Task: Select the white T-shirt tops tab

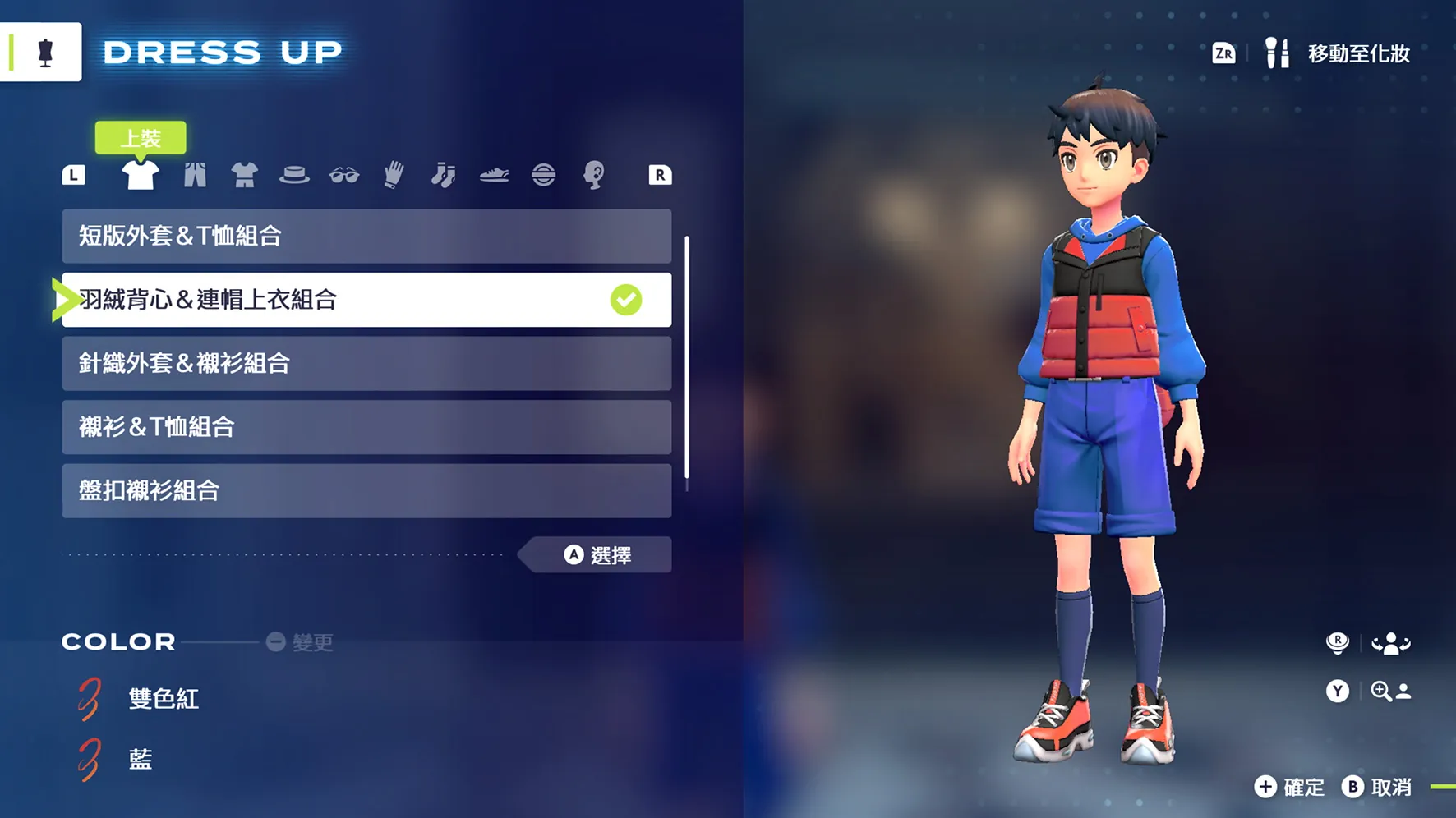Action: tap(141, 175)
